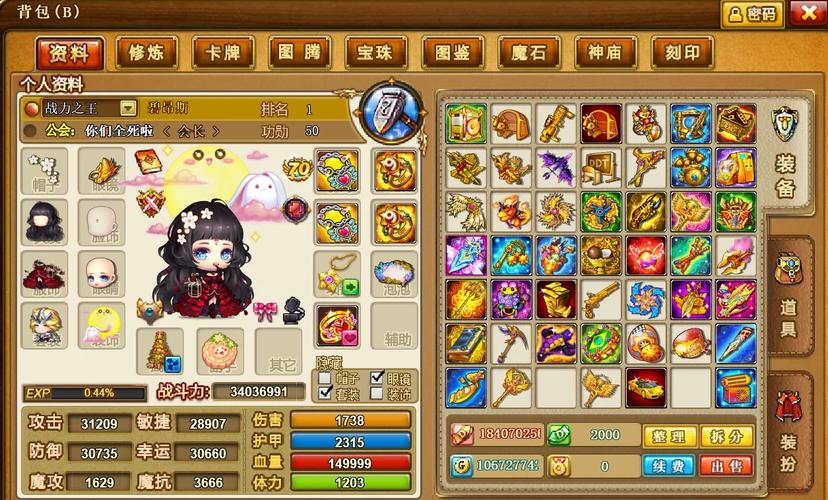Image resolution: width=828 pixels, height=500 pixels.
Task: Activate the 出售 sell button
Action: point(726,466)
